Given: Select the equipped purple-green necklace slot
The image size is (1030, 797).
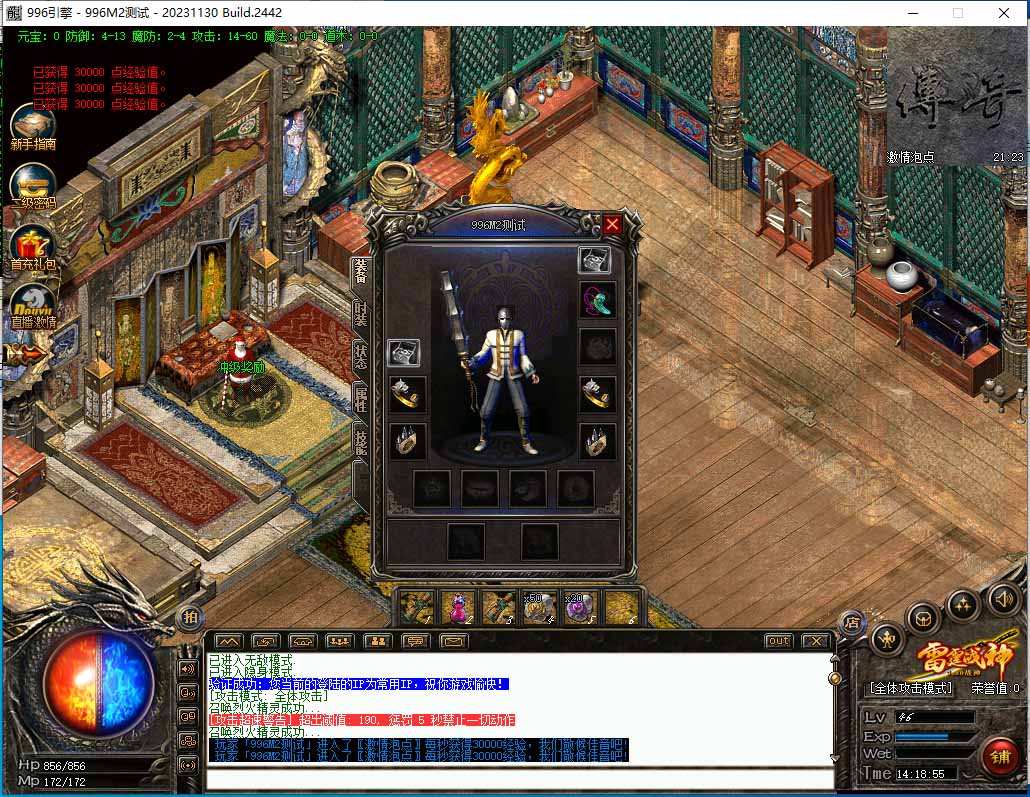Looking at the screenshot, I should 597,300.
